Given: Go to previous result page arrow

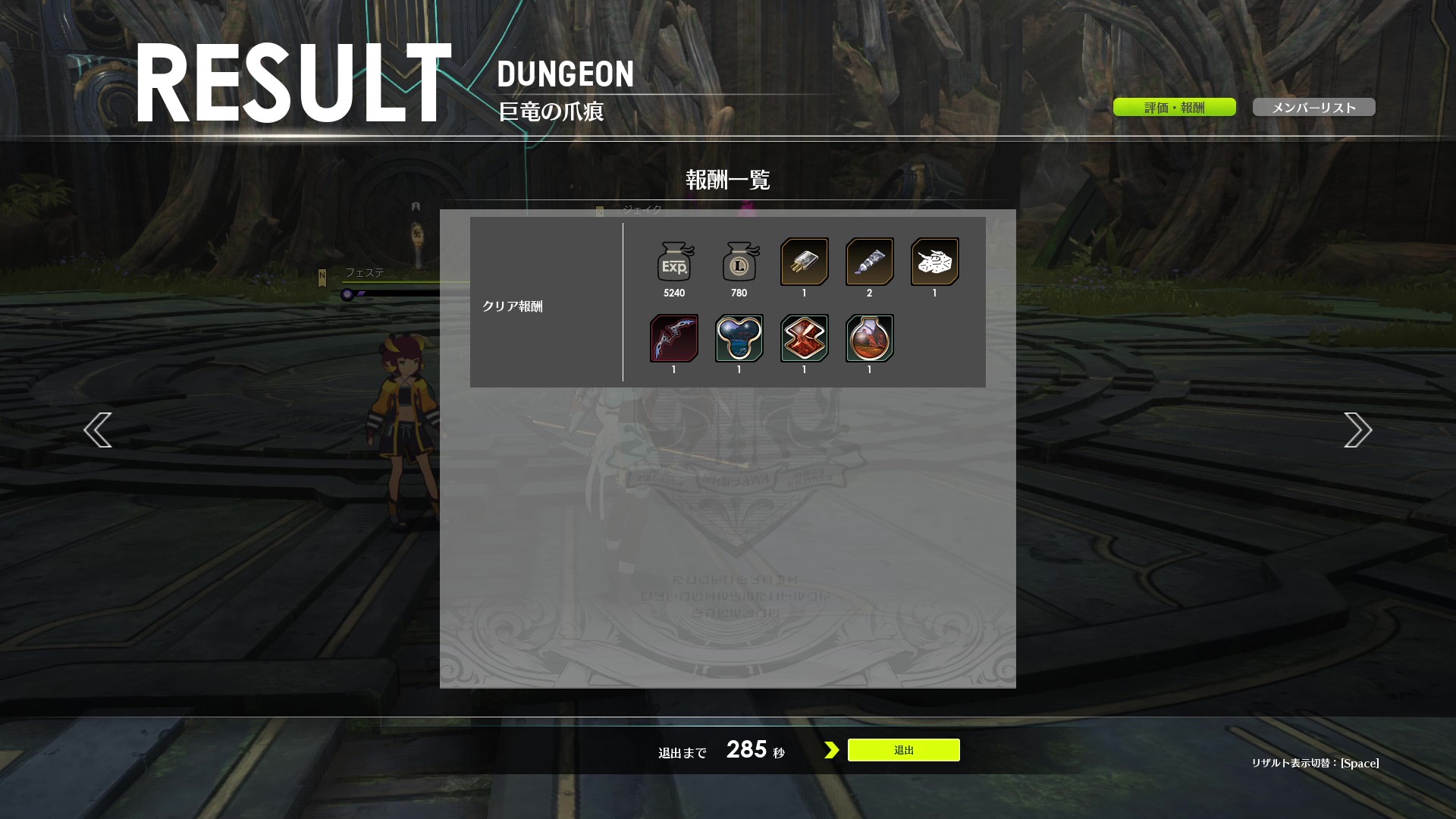Looking at the screenshot, I should [98, 430].
